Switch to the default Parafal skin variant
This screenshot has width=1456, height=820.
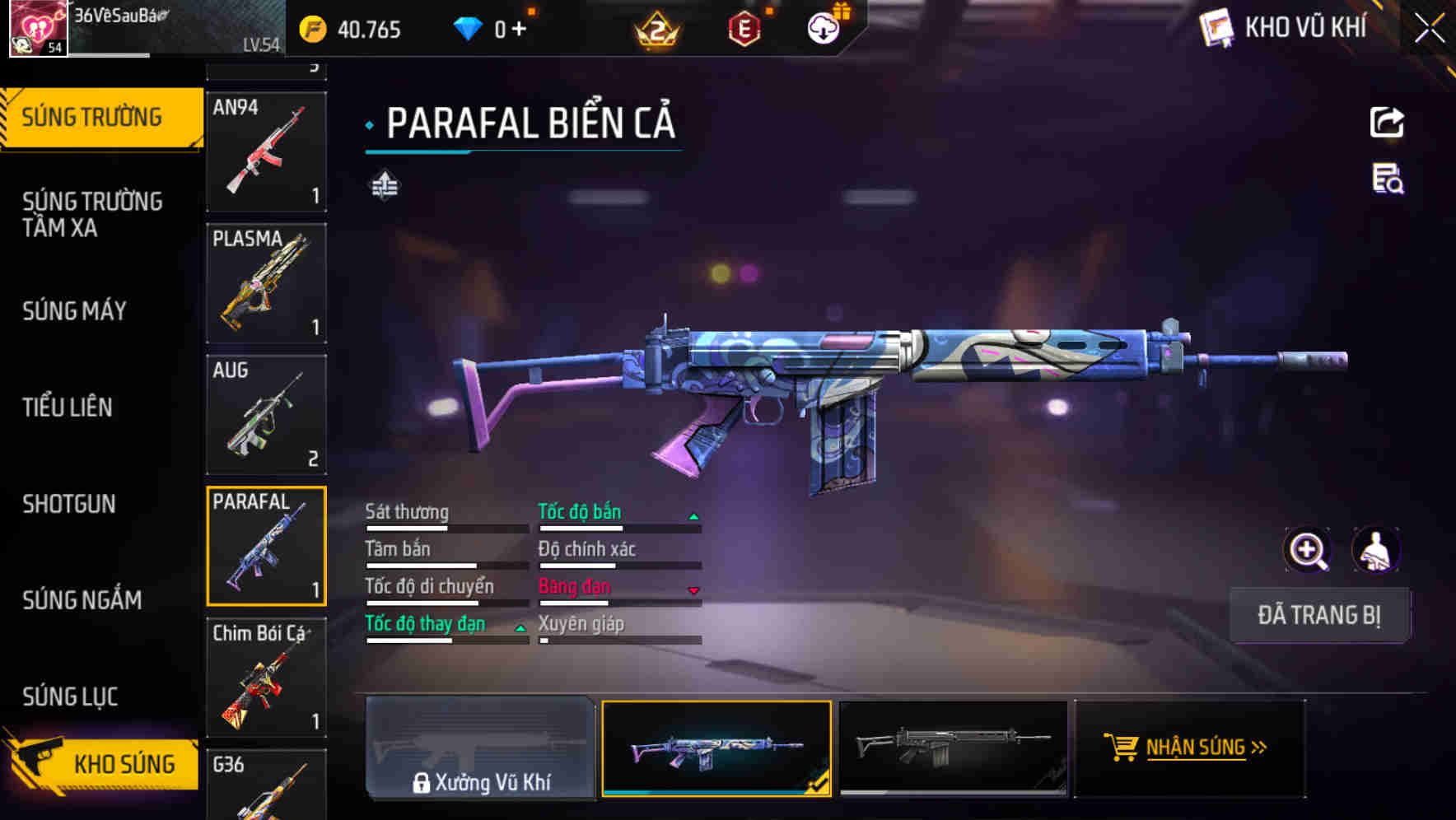tap(954, 748)
